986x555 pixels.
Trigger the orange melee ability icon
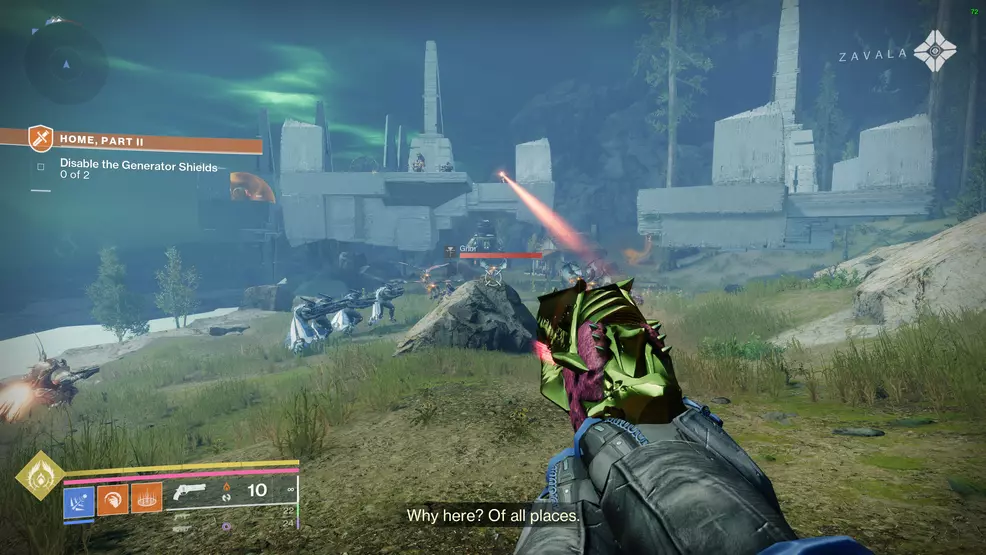[113, 498]
